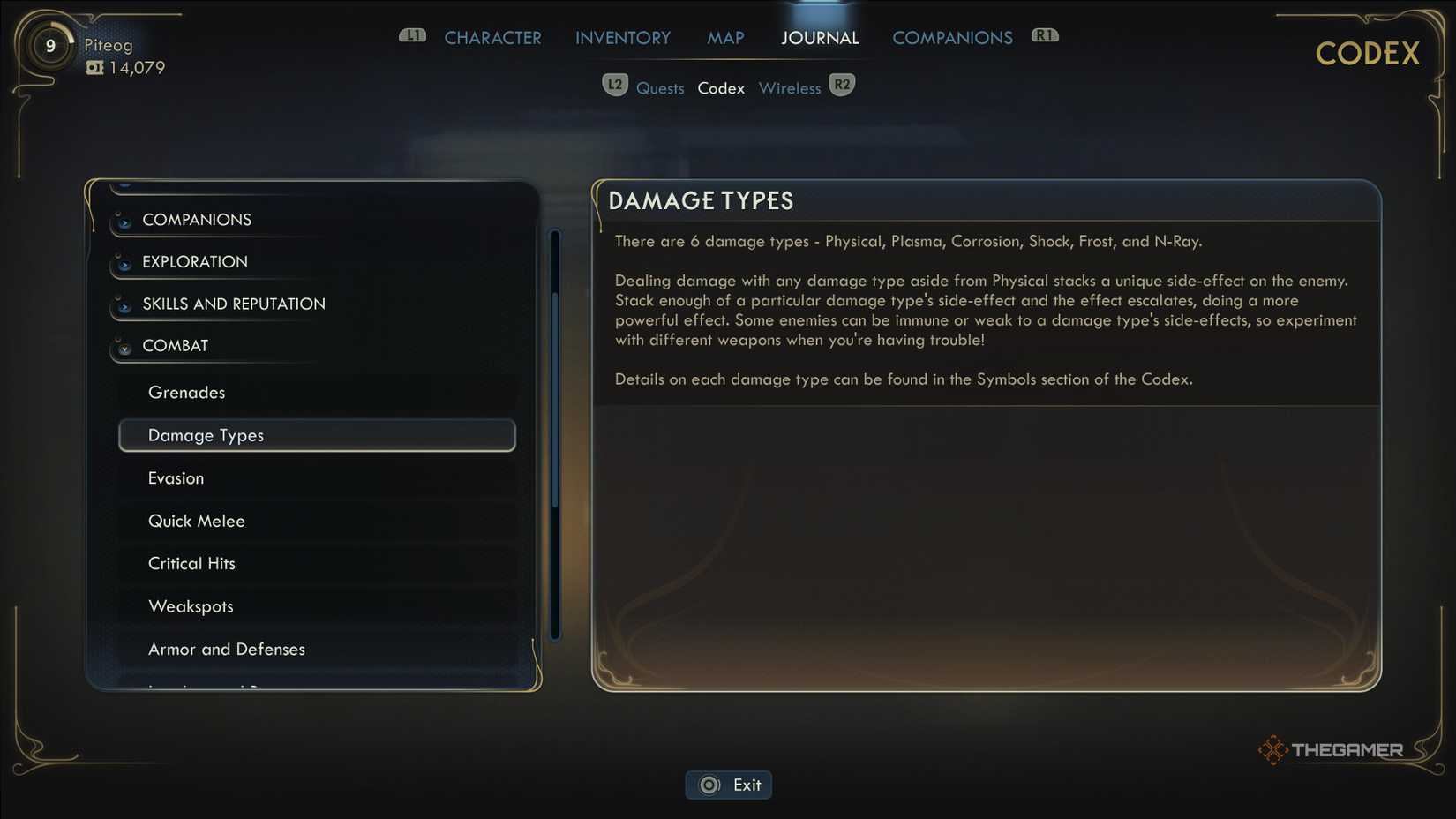Click the currency icon beside 14,079
Viewport: 1456px width, 819px height.
[x=95, y=67]
